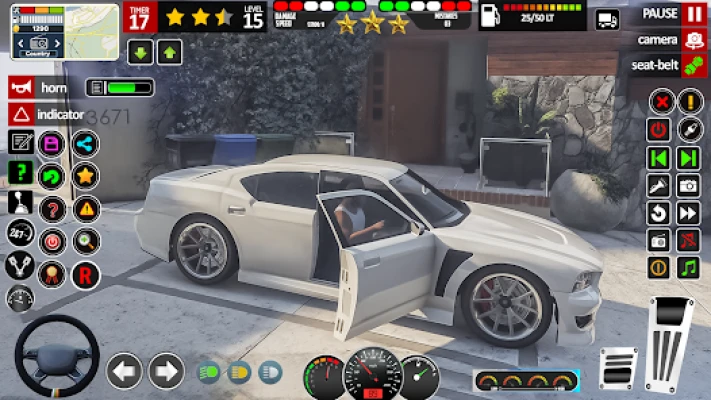This screenshot has height=400, width=711.
Task: Select the red R icon
Action: click(x=86, y=273)
